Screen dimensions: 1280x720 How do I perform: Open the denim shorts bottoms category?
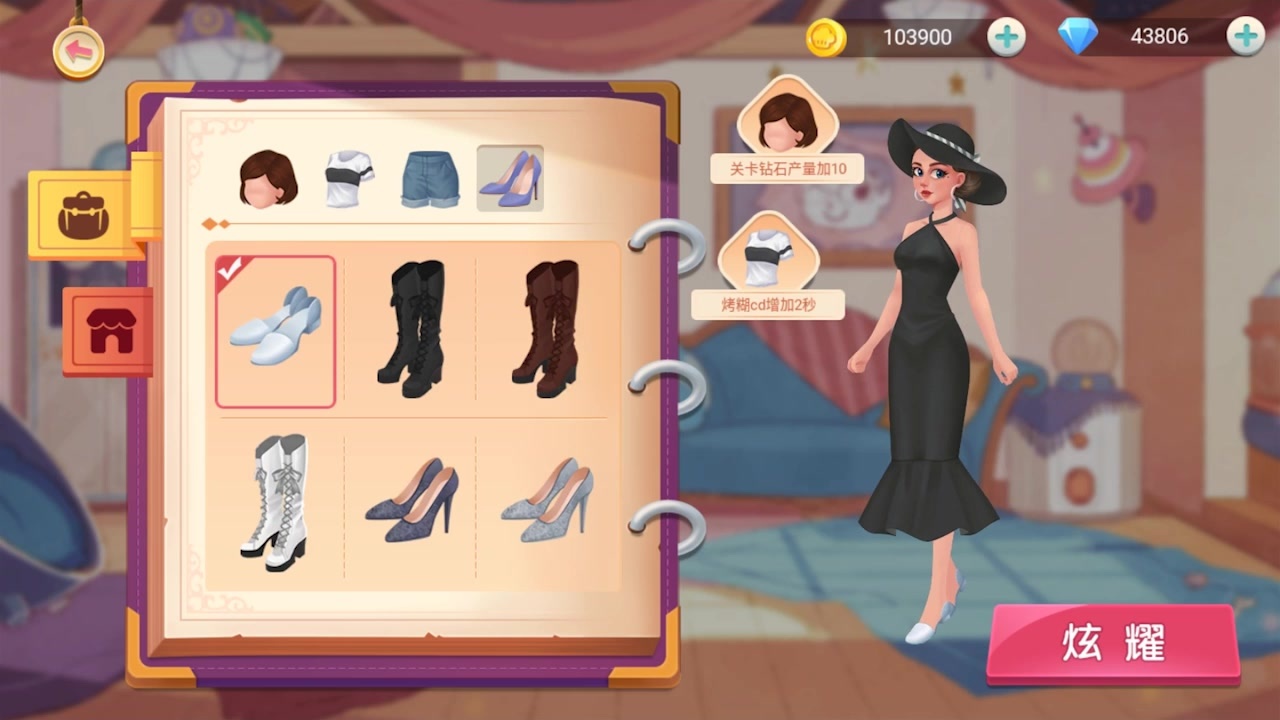430,179
